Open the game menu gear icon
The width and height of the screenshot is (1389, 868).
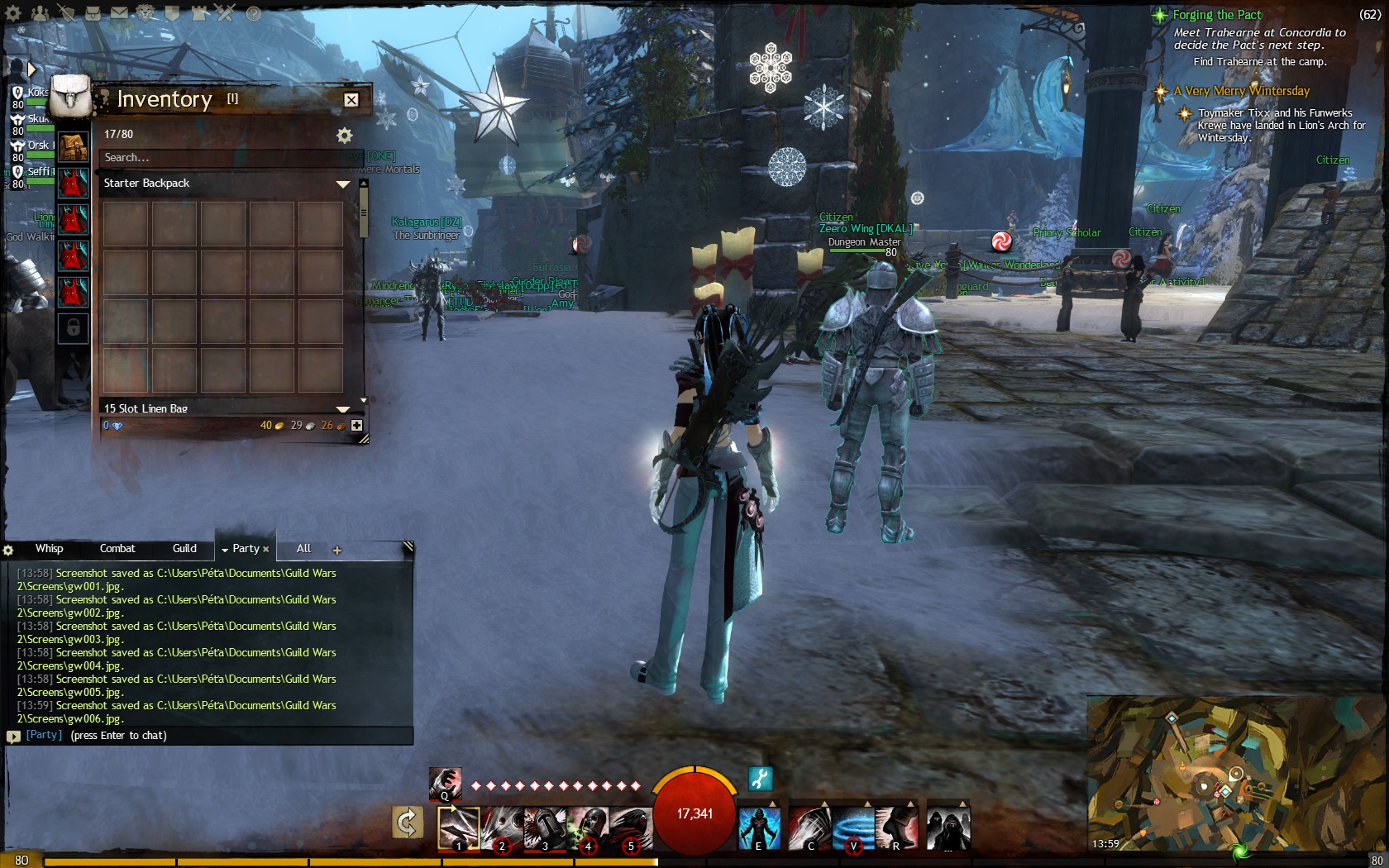click(x=13, y=13)
